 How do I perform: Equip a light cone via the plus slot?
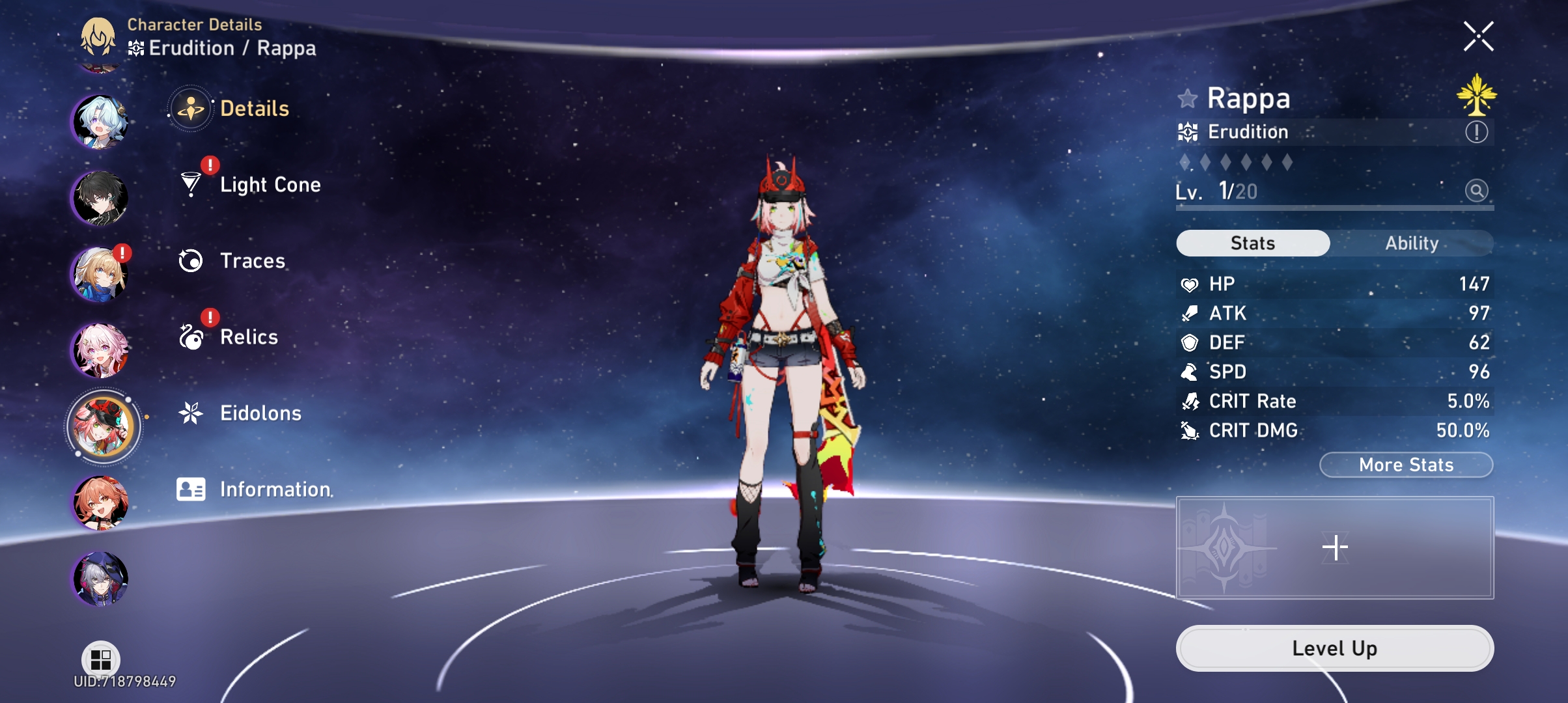click(x=1336, y=547)
